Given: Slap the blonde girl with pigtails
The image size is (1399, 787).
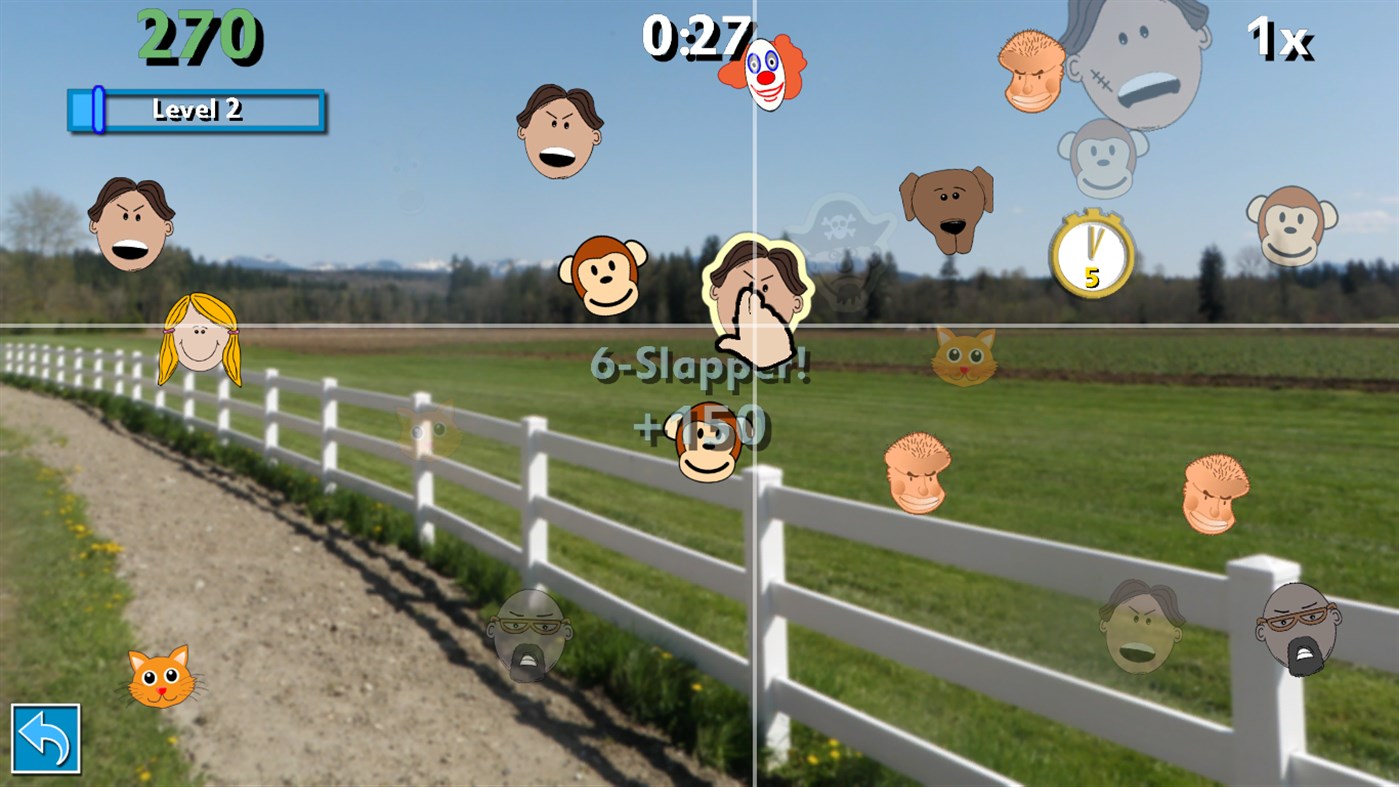Looking at the screenshot, I should pyautogui.click(x=196, y=338).
